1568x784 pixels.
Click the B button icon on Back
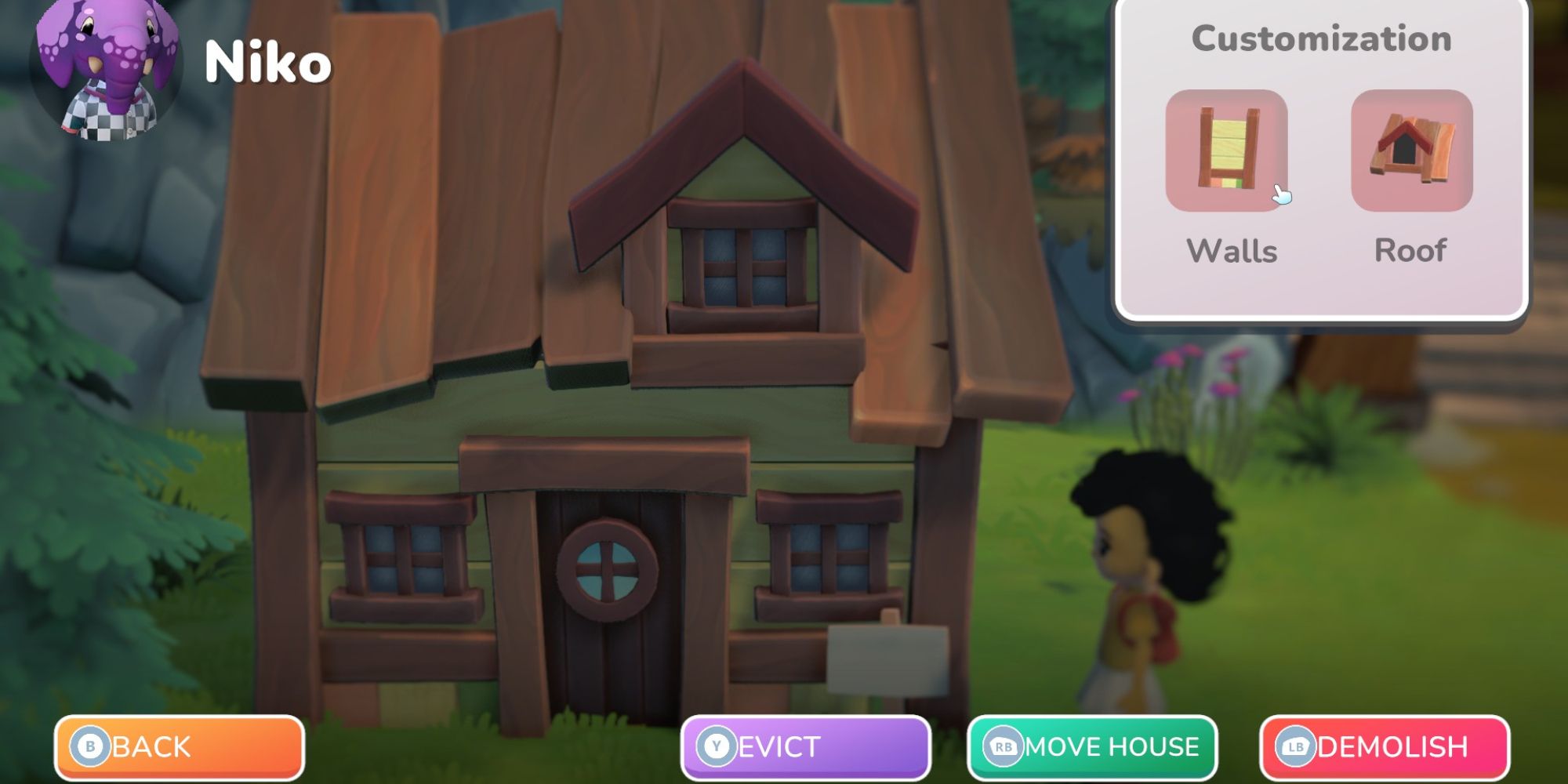pyautogui.click(x=92, y=747)
